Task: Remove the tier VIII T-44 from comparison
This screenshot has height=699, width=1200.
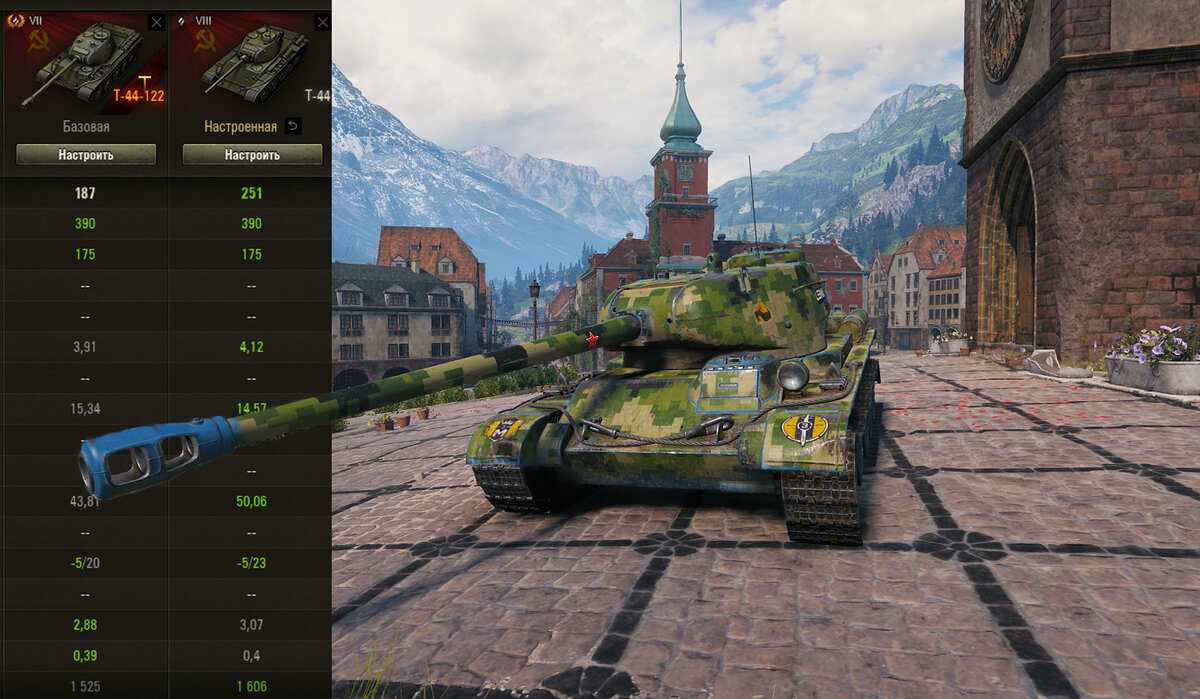Action: click(x=322, y=22)
